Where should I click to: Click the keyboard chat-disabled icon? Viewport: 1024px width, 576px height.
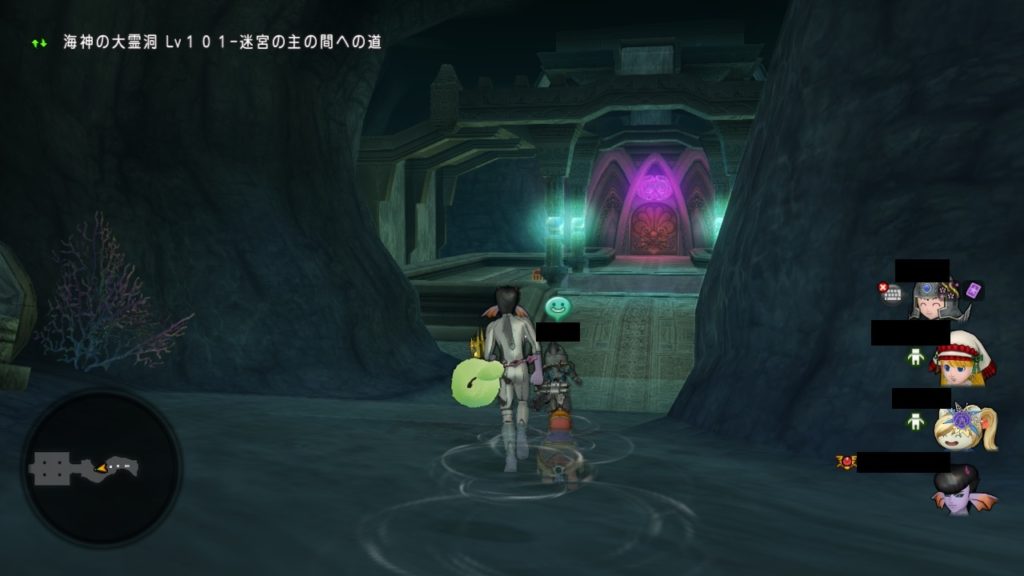890,293
